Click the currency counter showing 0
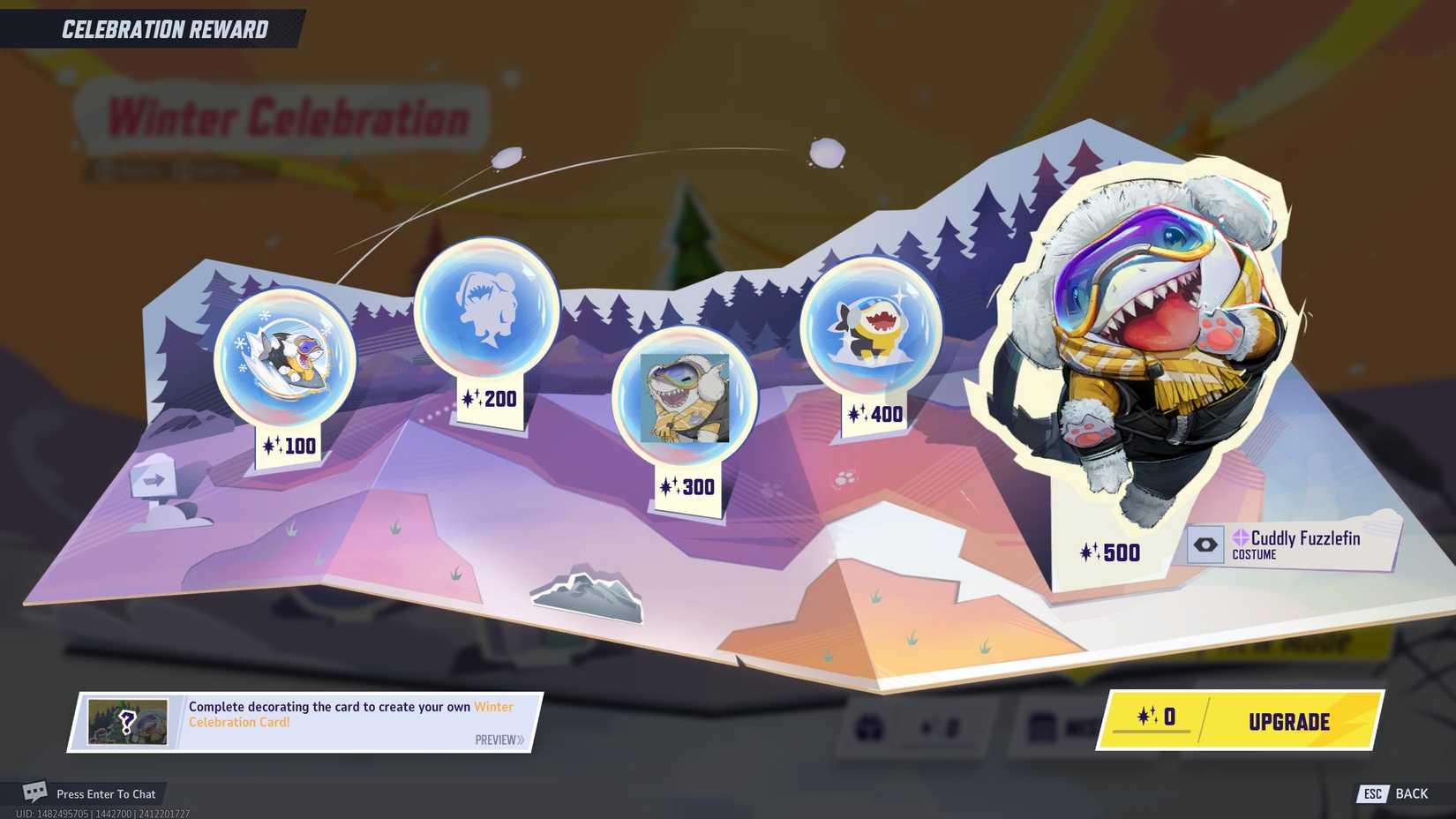Image resolution: width=1456 pixels, height=819 pixels. (x=1169, y=718)
